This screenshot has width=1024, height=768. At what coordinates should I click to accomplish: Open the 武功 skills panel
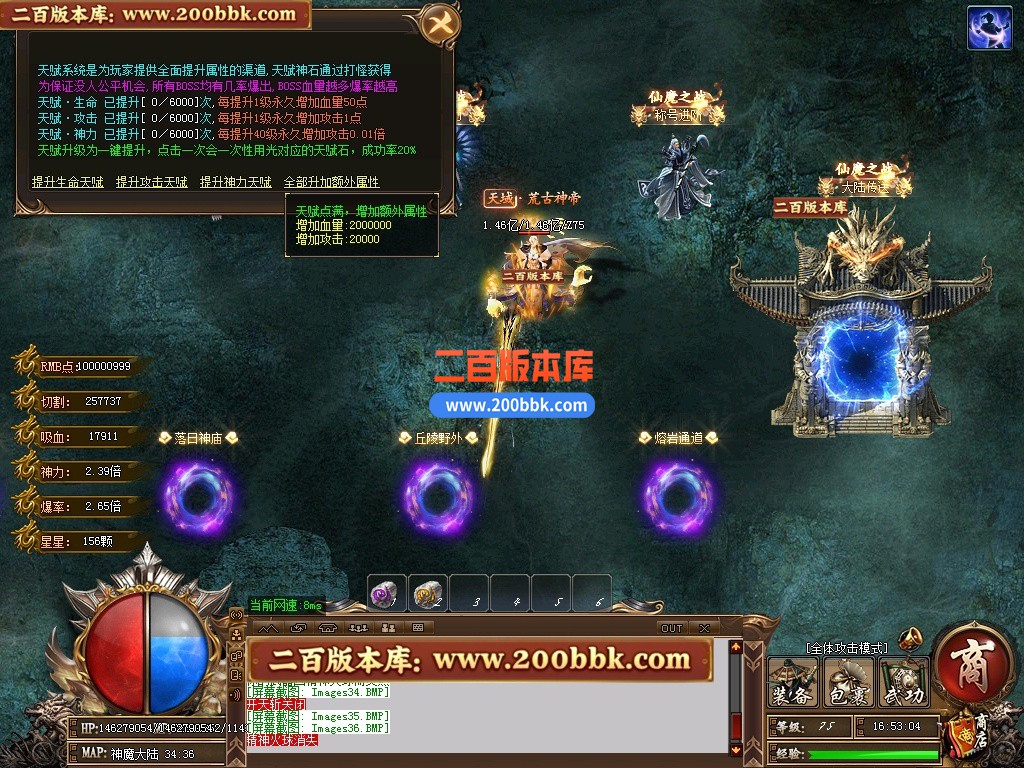903,683
